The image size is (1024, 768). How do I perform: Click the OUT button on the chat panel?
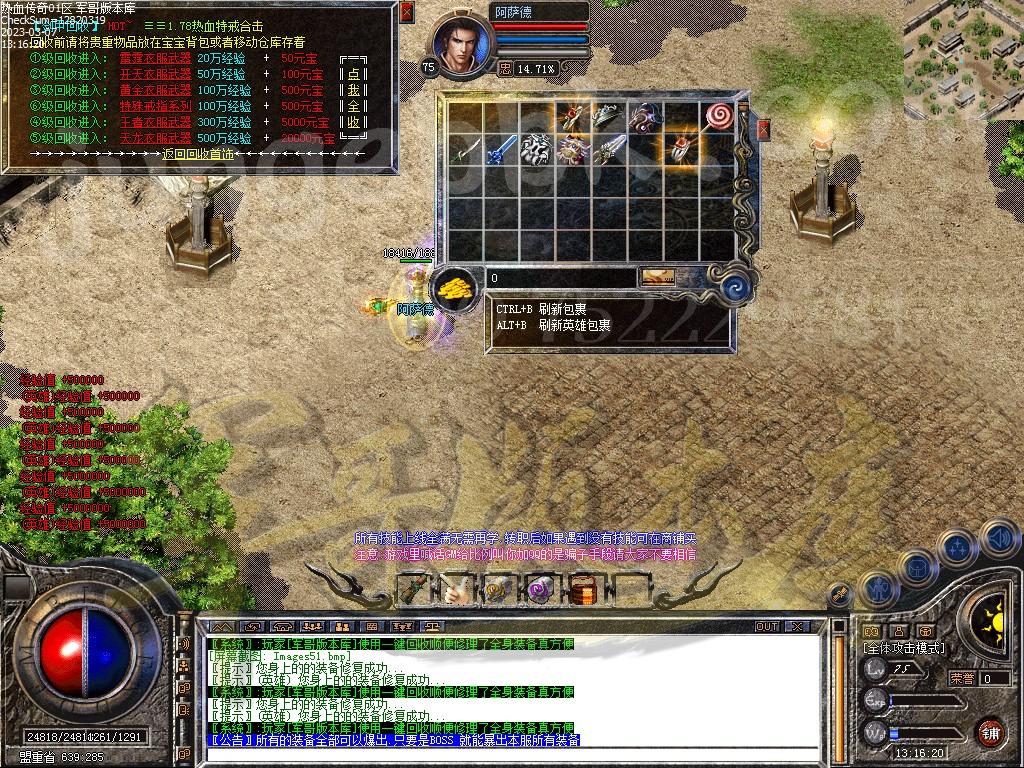coord(766,626)
